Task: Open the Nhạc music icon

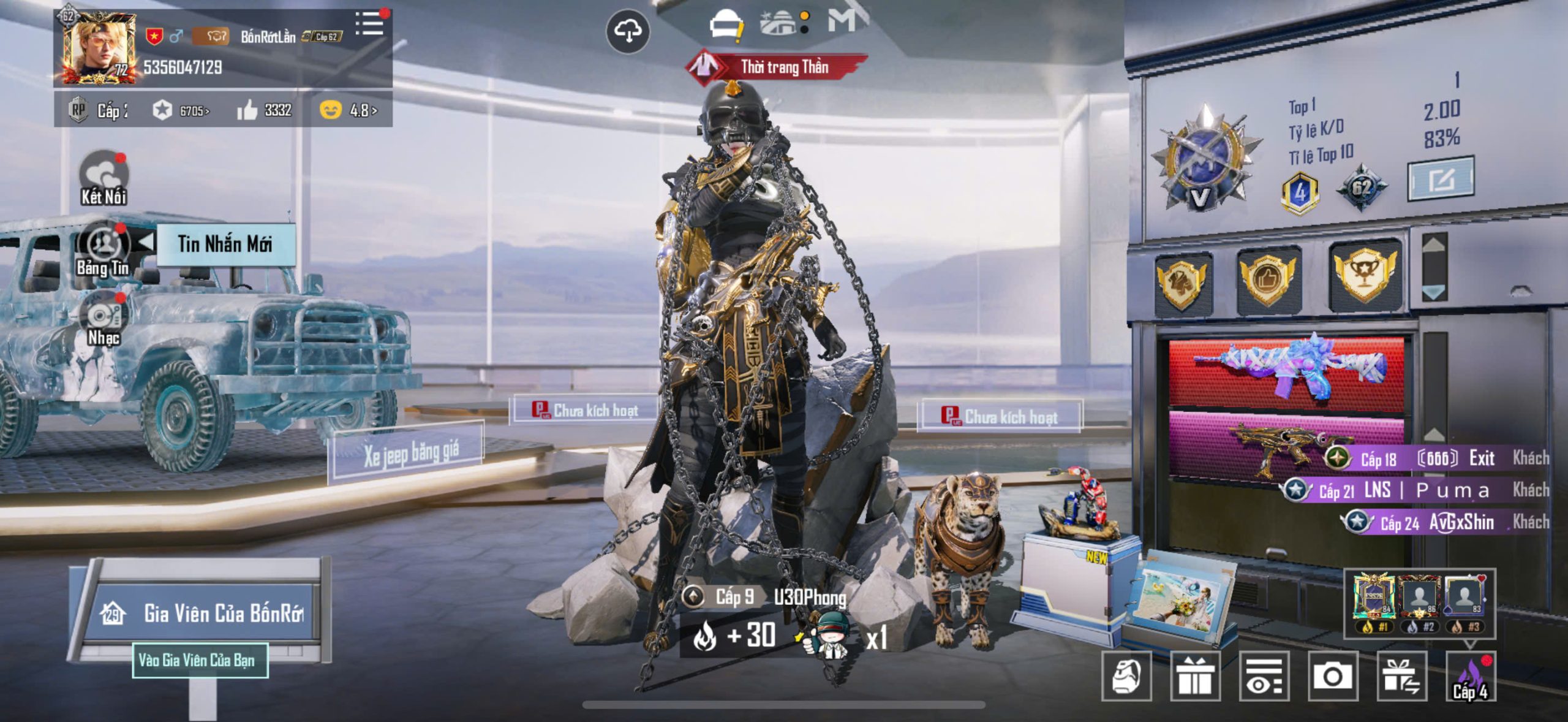Action: (x=104, y=320)
